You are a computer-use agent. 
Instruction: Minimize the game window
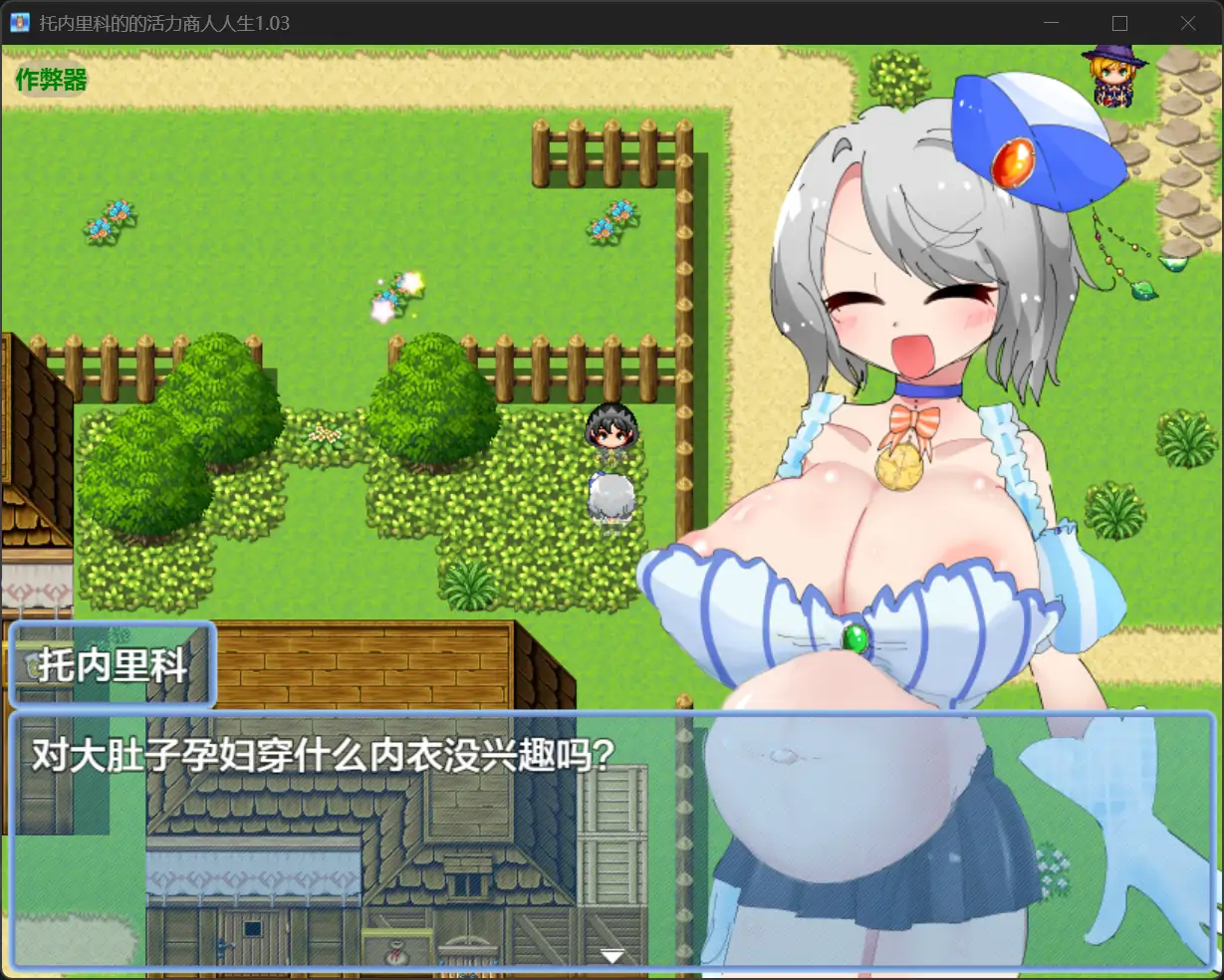(1052, 23)
